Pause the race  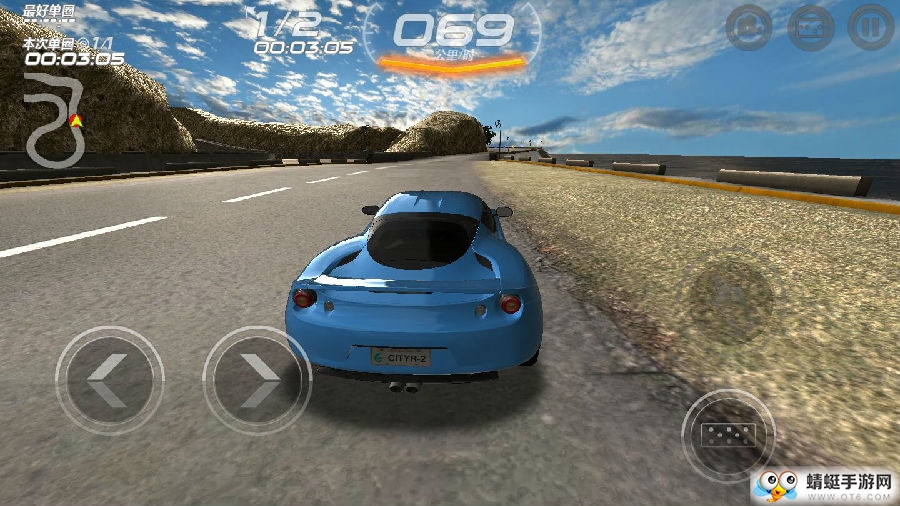870,27
